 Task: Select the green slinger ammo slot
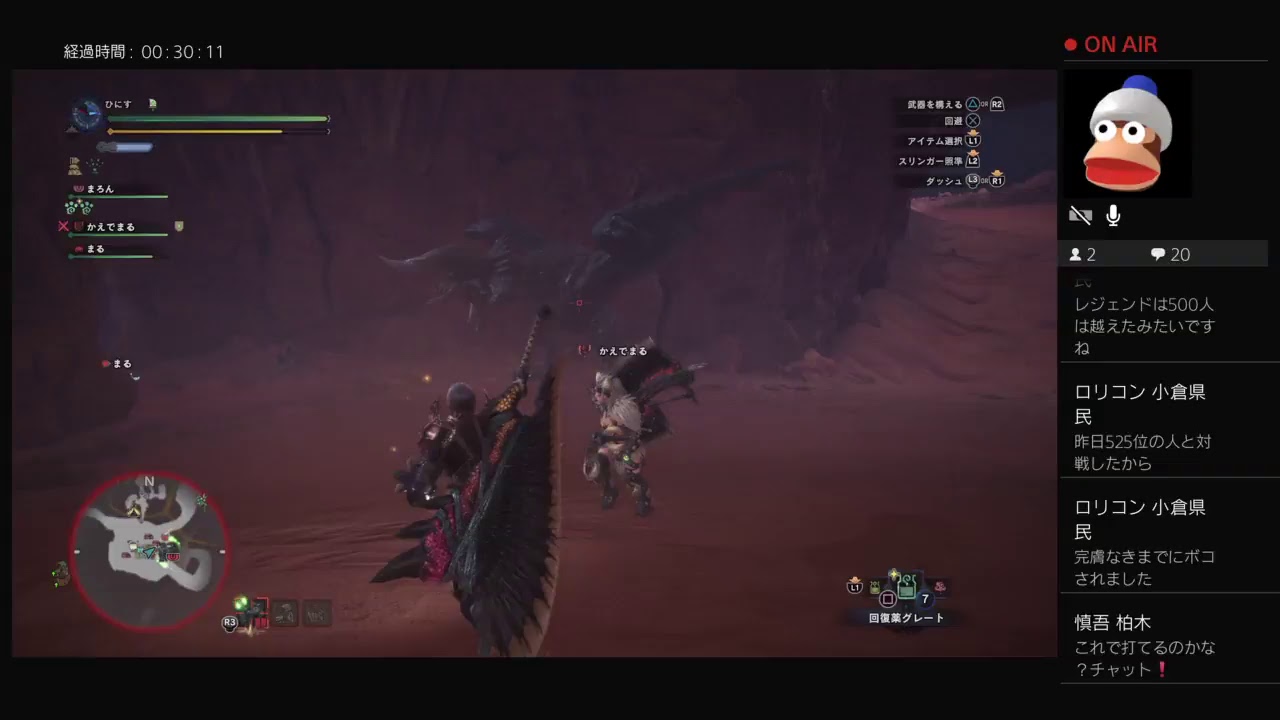pyautogui.click(x=241, y=603)
